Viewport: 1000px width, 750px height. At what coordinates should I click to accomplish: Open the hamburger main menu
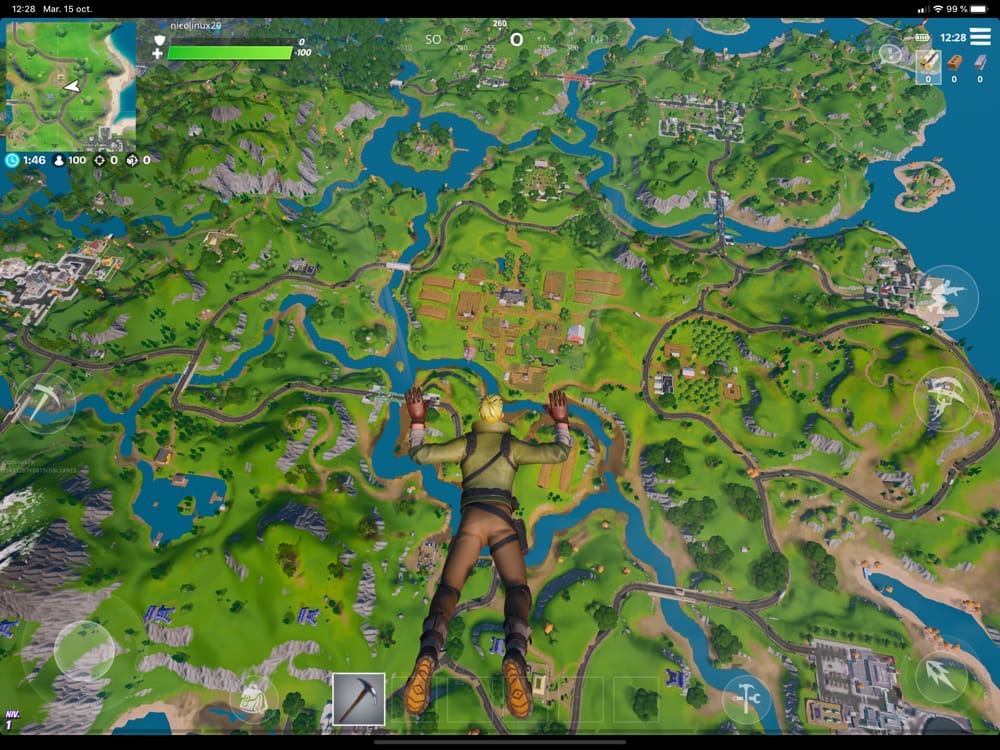980,38
